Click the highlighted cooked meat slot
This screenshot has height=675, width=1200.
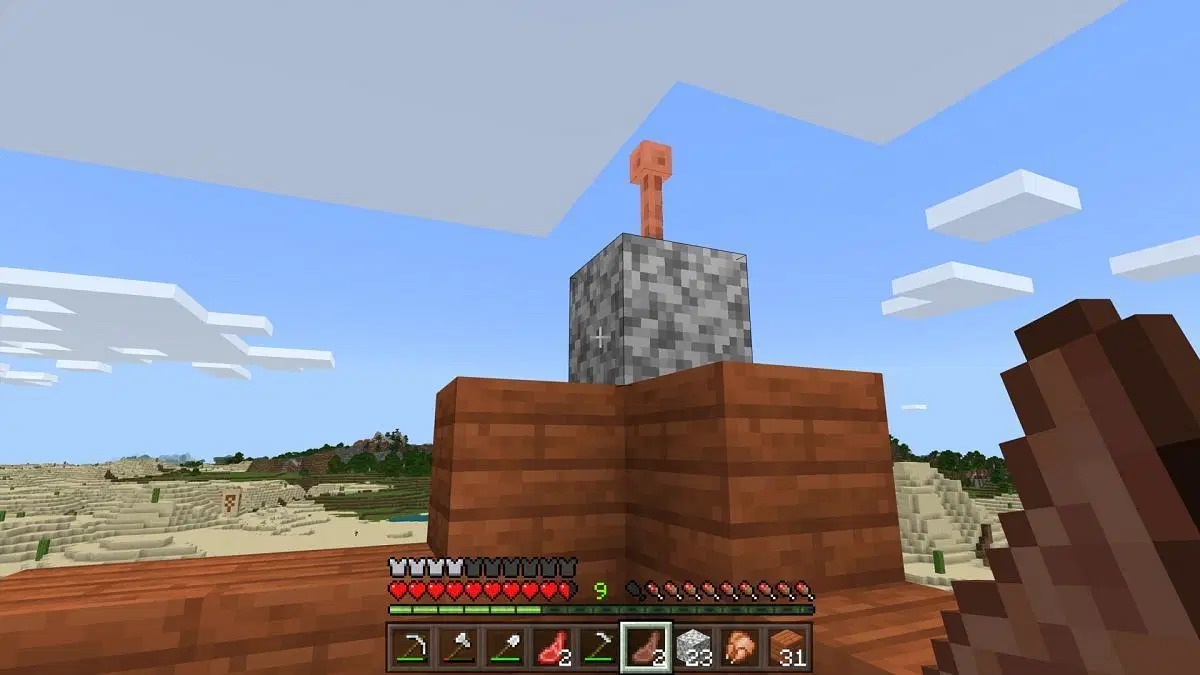pyautogui.click(x=644, y=647)
